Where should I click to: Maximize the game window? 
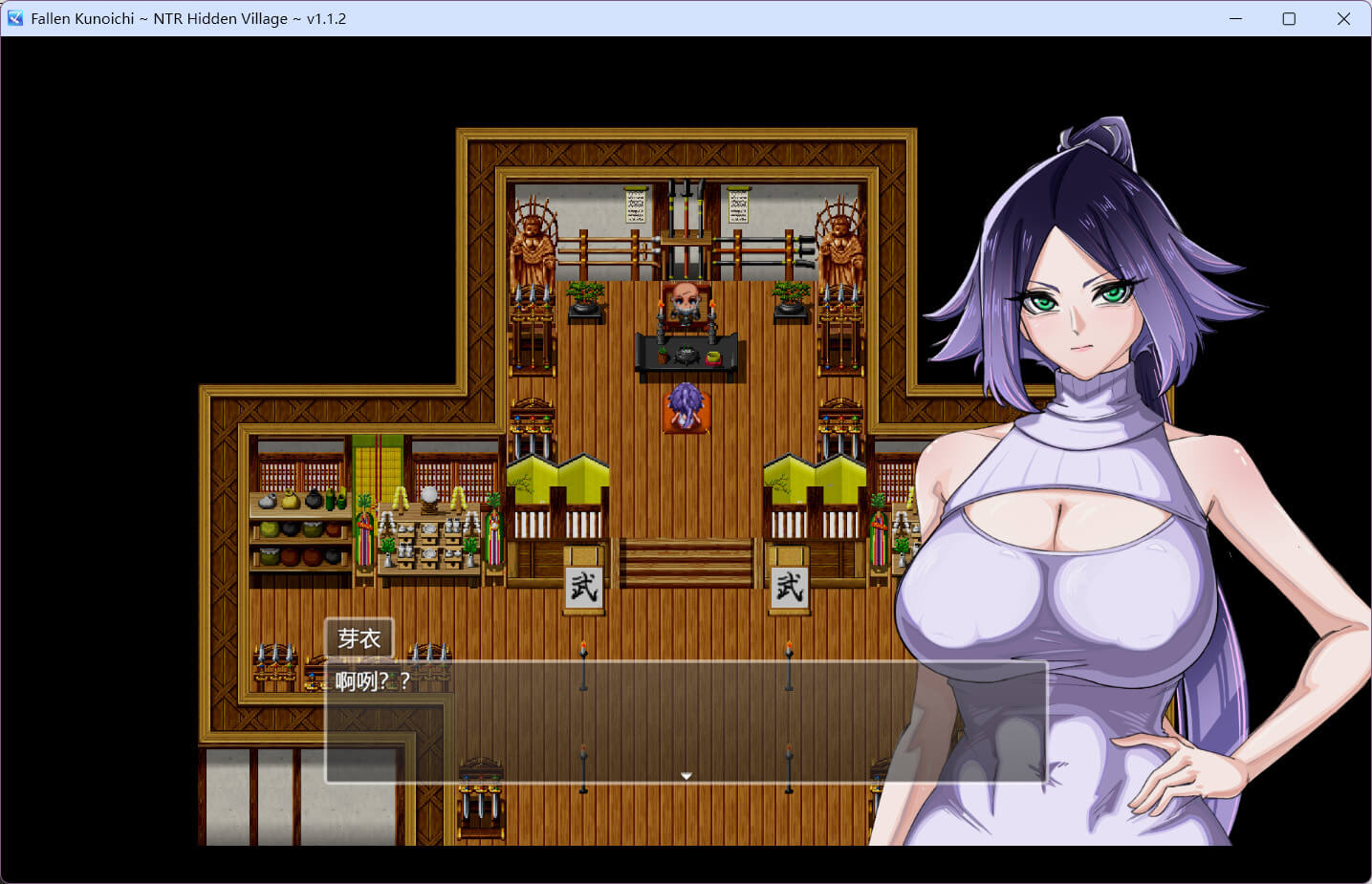pos(1289,18)
